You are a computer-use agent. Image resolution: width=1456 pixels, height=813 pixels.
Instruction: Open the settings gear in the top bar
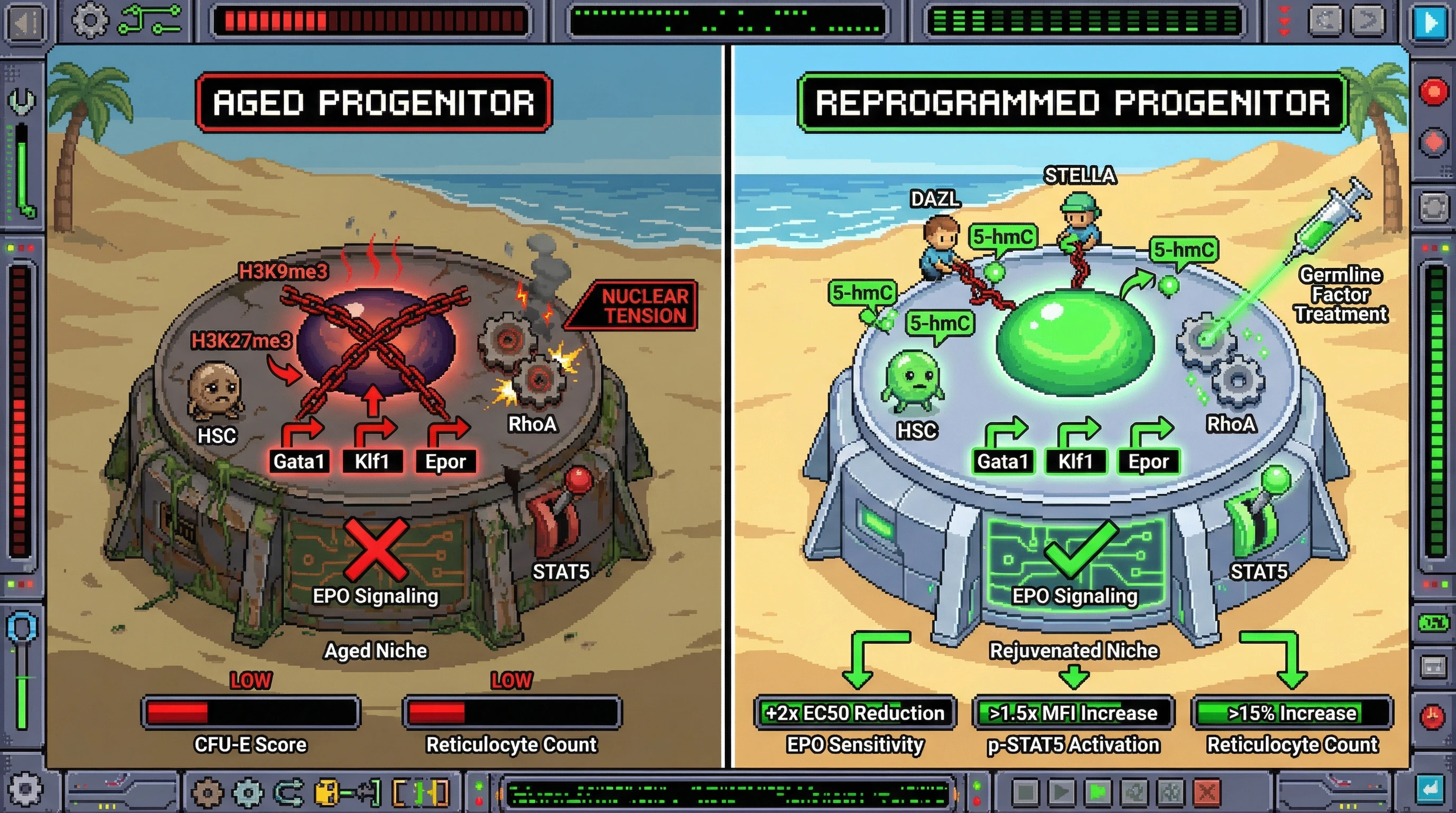pos(90,21)
